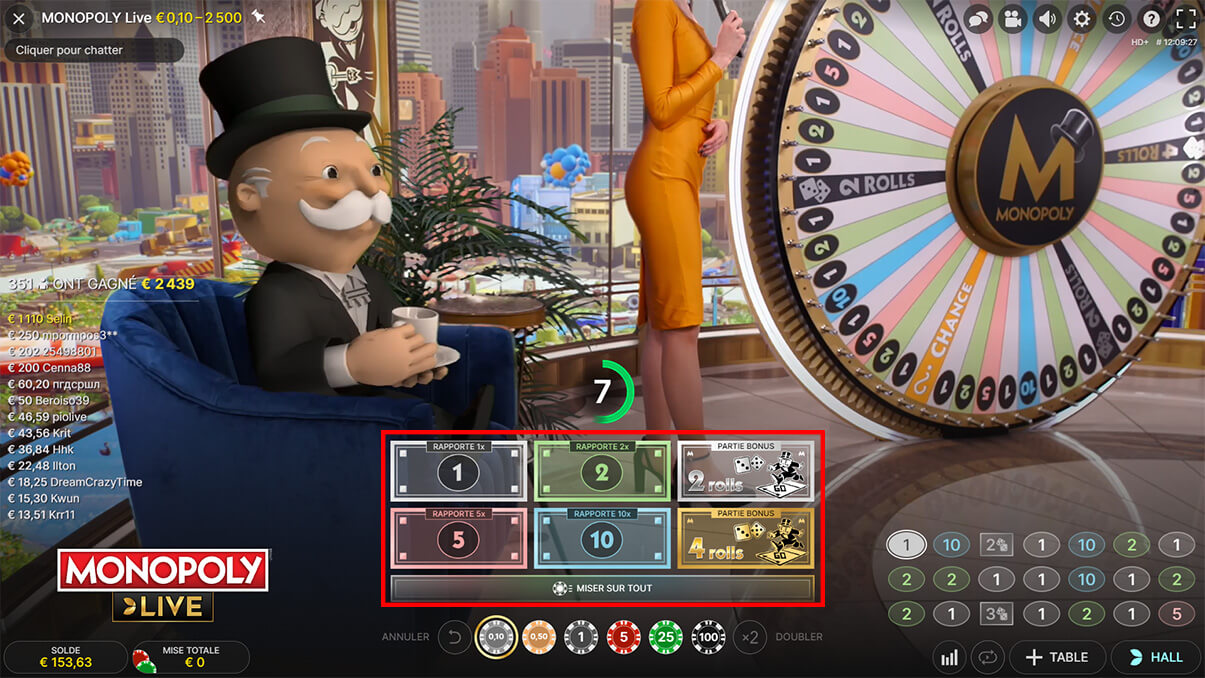Pick the red 5 chip
Viewport: 1205px width, 678px height.
coord(623,637)
